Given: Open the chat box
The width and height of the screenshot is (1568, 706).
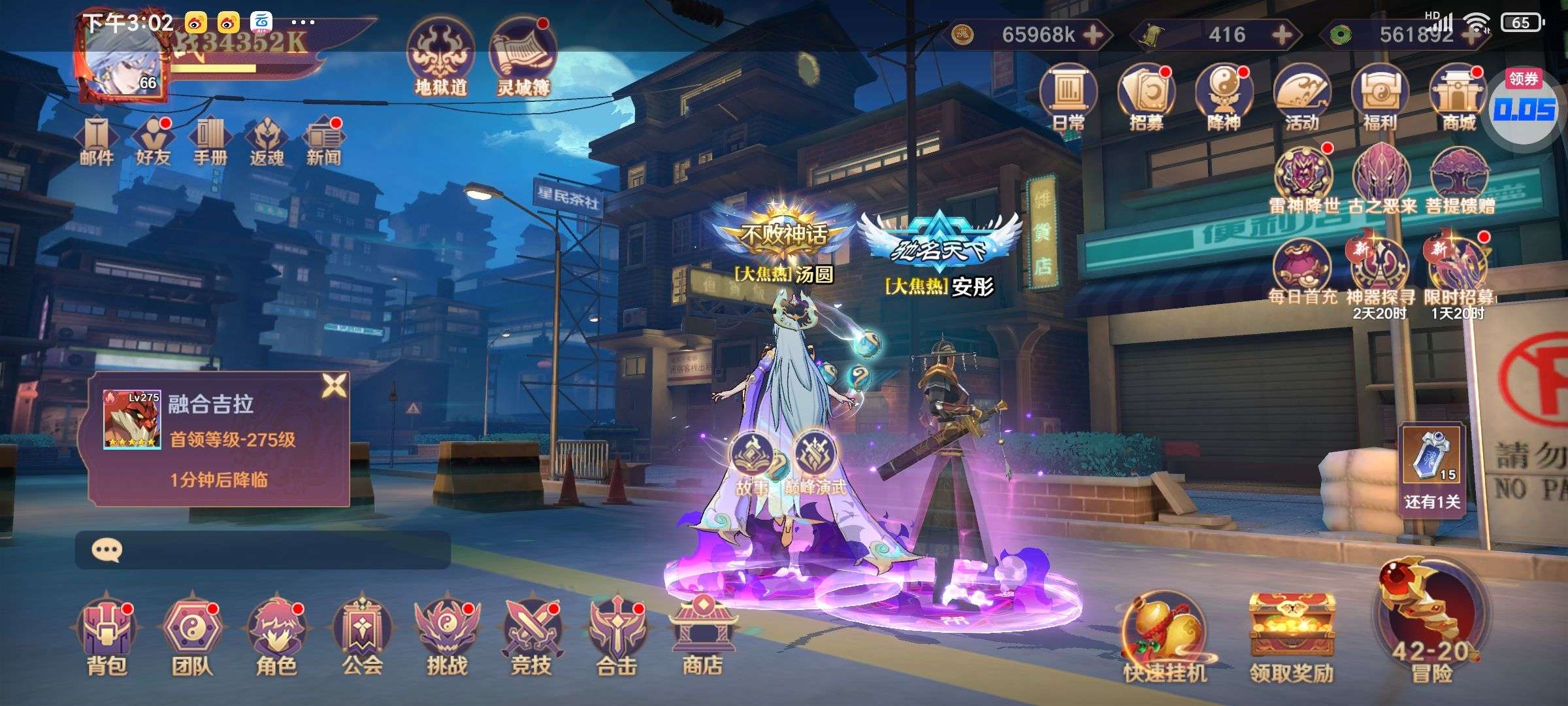Looking at the screenshot, I should coord(261,550).
